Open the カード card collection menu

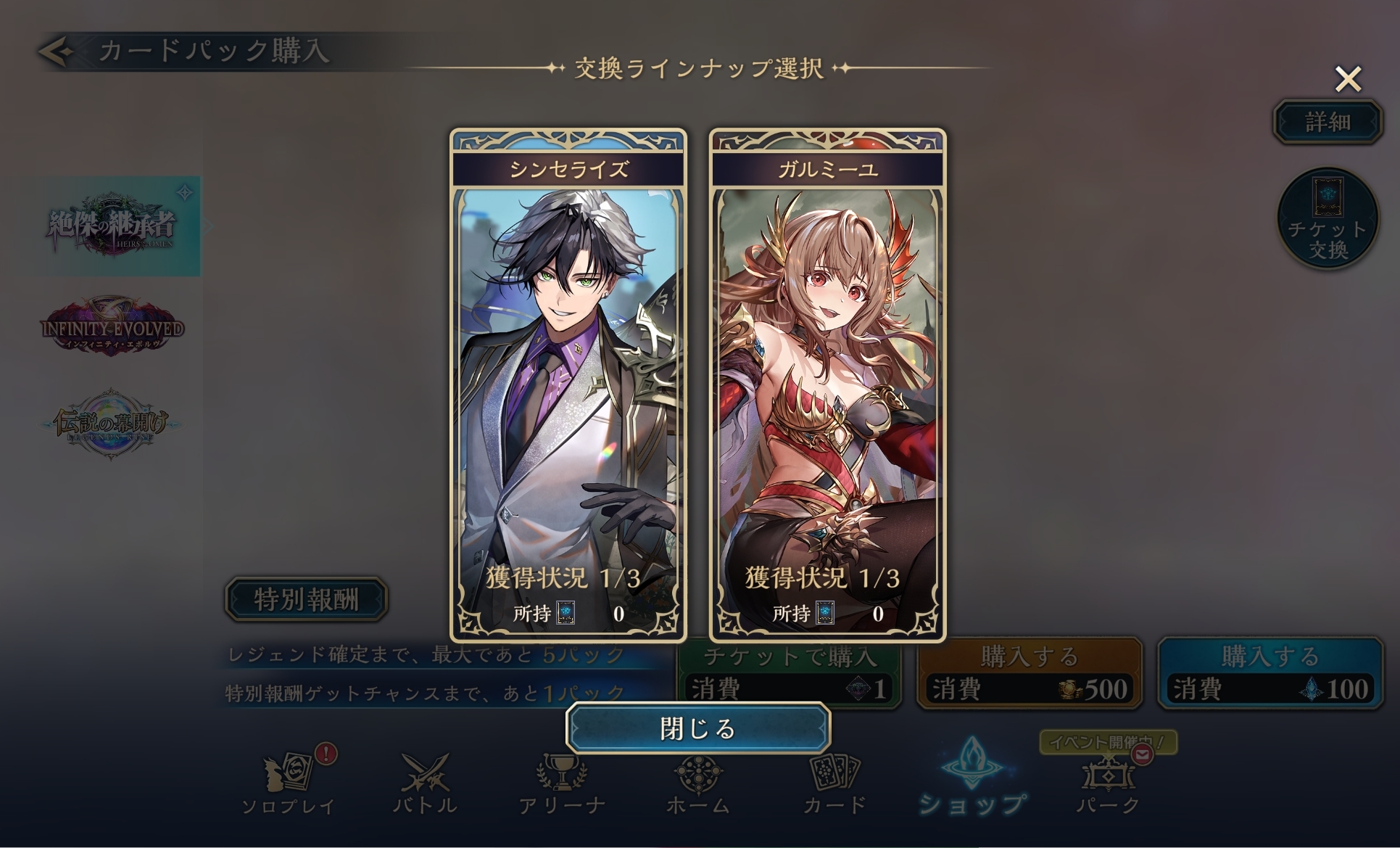click(x=834, y=783)
